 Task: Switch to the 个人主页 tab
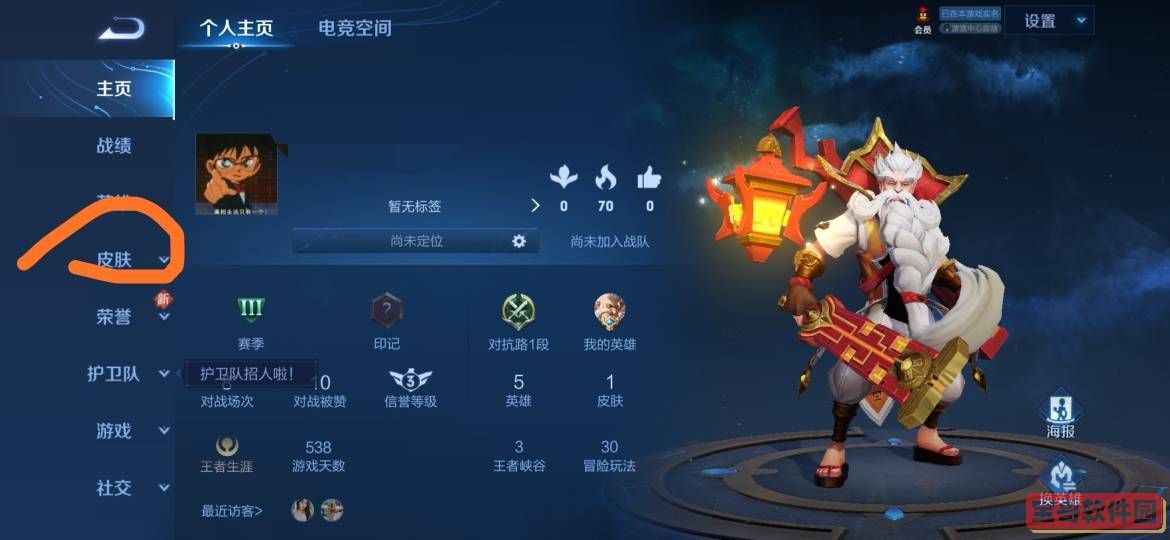(x=236, y=28)
